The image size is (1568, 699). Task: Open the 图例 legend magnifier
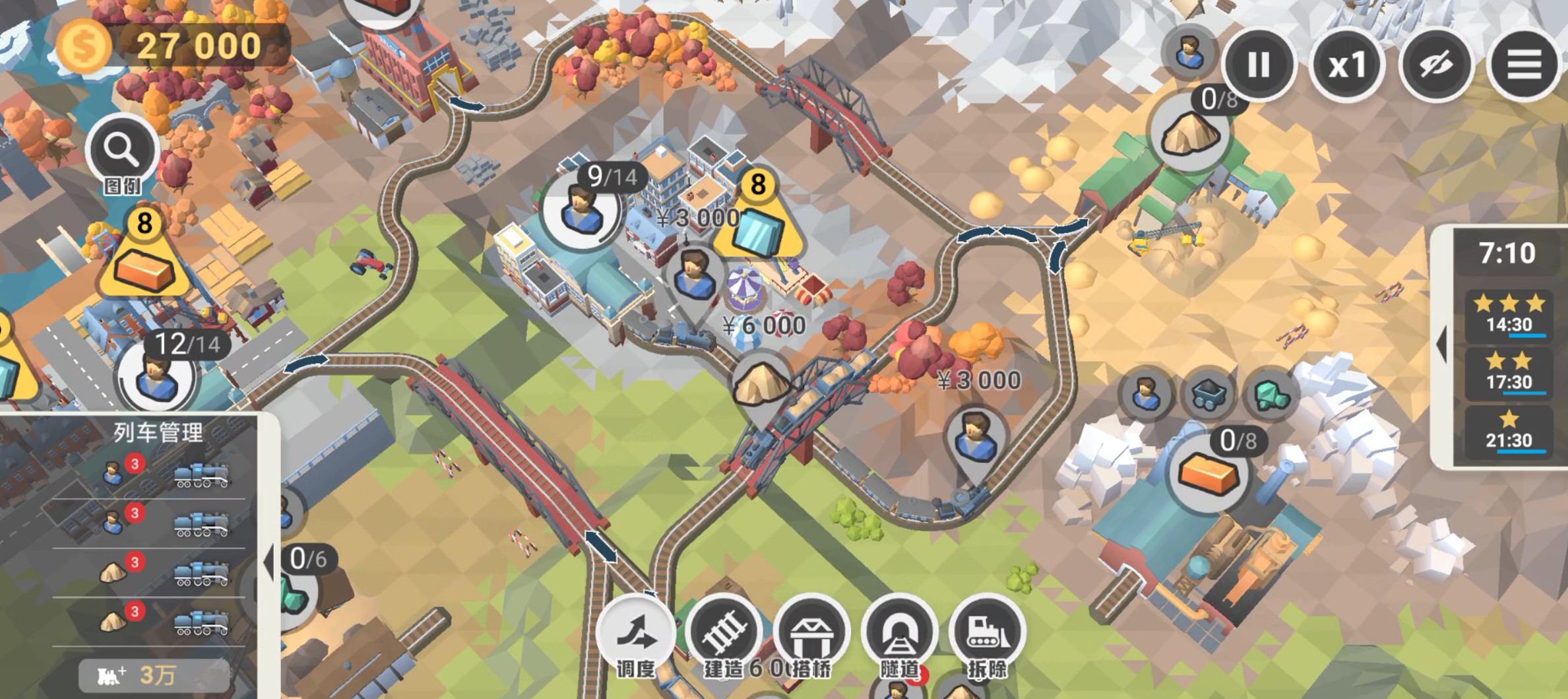[121, 152]
